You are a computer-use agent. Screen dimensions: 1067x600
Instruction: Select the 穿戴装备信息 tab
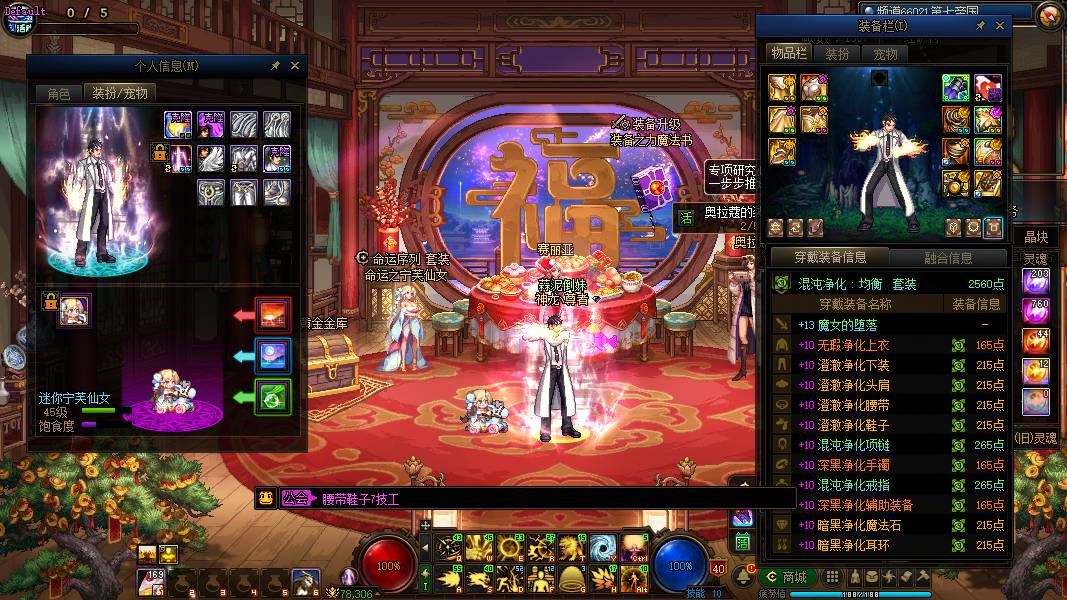pyautogui.click(x=830, y=258)
